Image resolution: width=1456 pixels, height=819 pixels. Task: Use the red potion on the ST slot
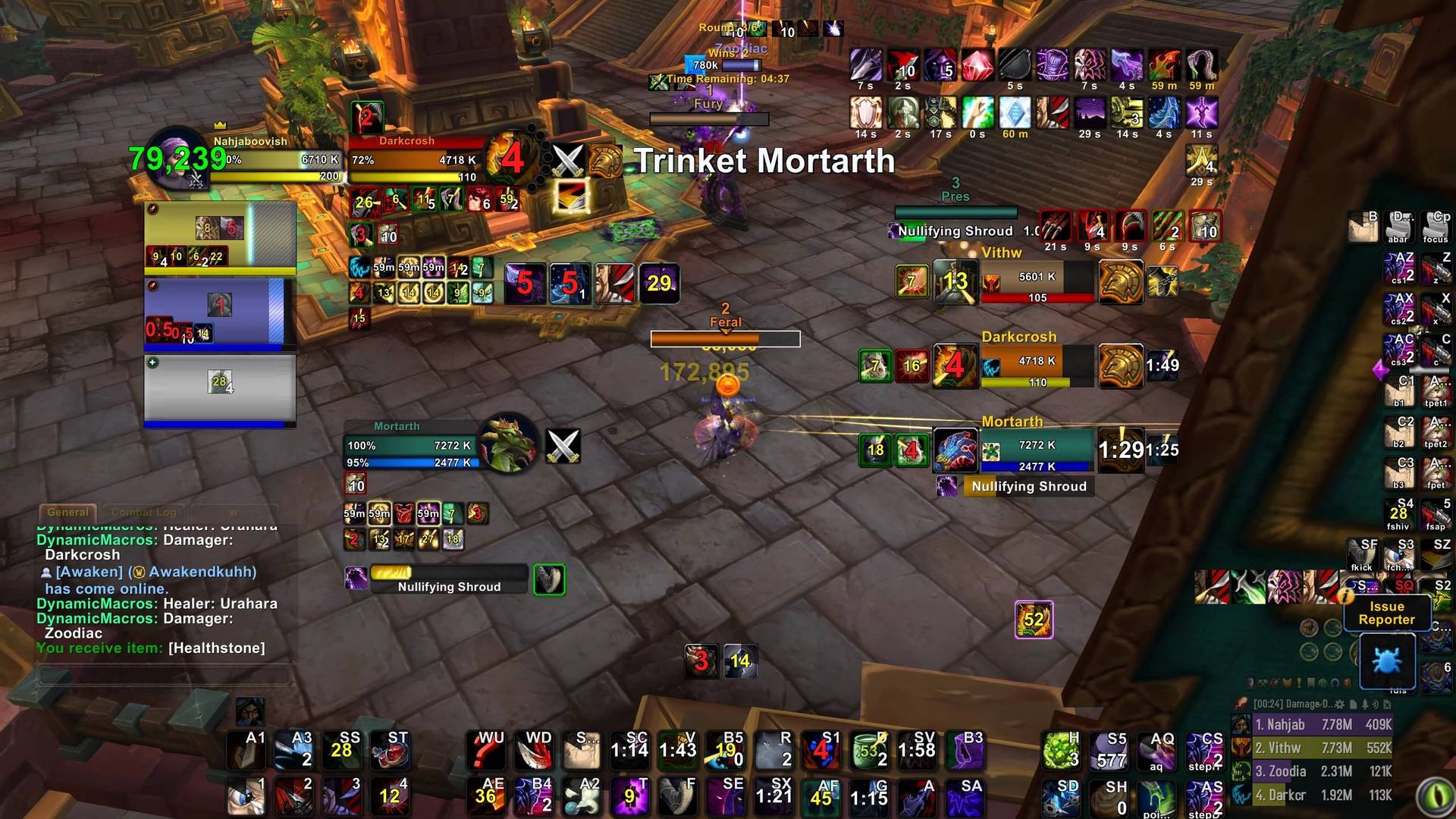tap(390, 749)
